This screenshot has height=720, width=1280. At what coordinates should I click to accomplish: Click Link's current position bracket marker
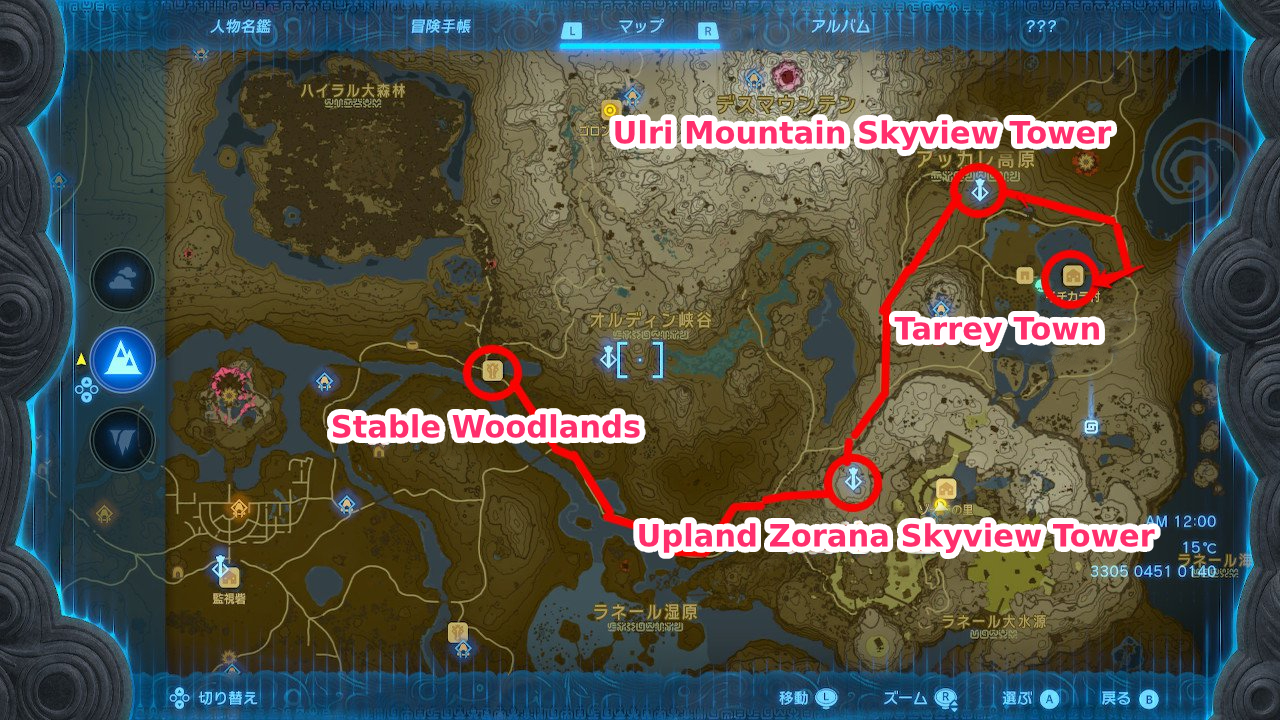click(640, 358)
